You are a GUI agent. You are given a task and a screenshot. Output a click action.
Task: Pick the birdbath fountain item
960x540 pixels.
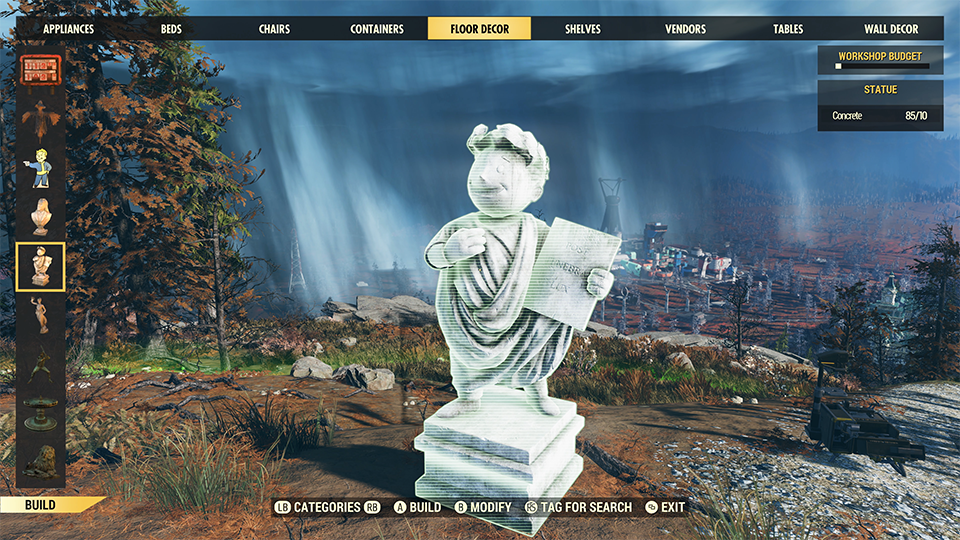[x=41, y=412]
